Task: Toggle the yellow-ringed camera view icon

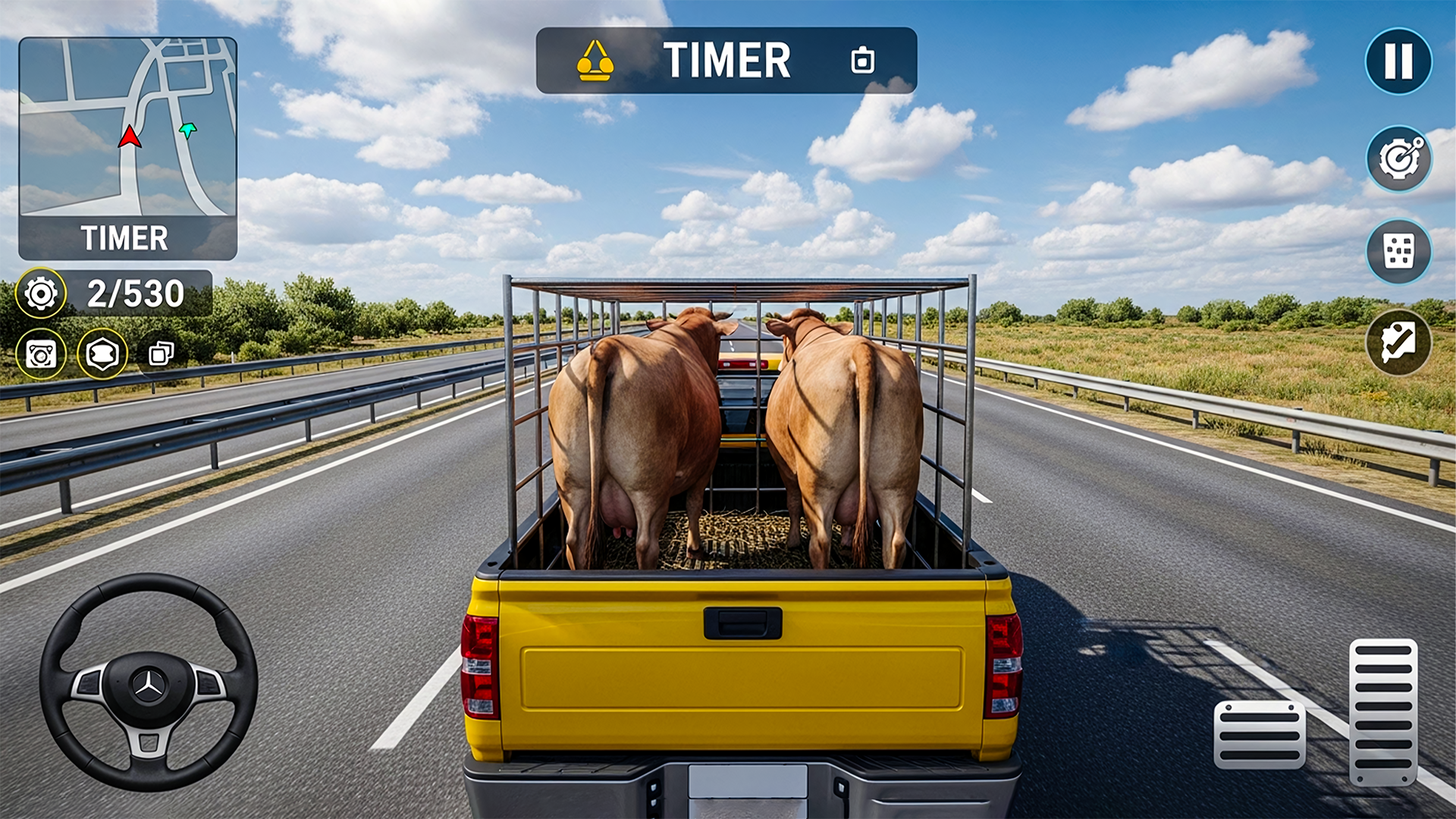Action: (43, 353)
